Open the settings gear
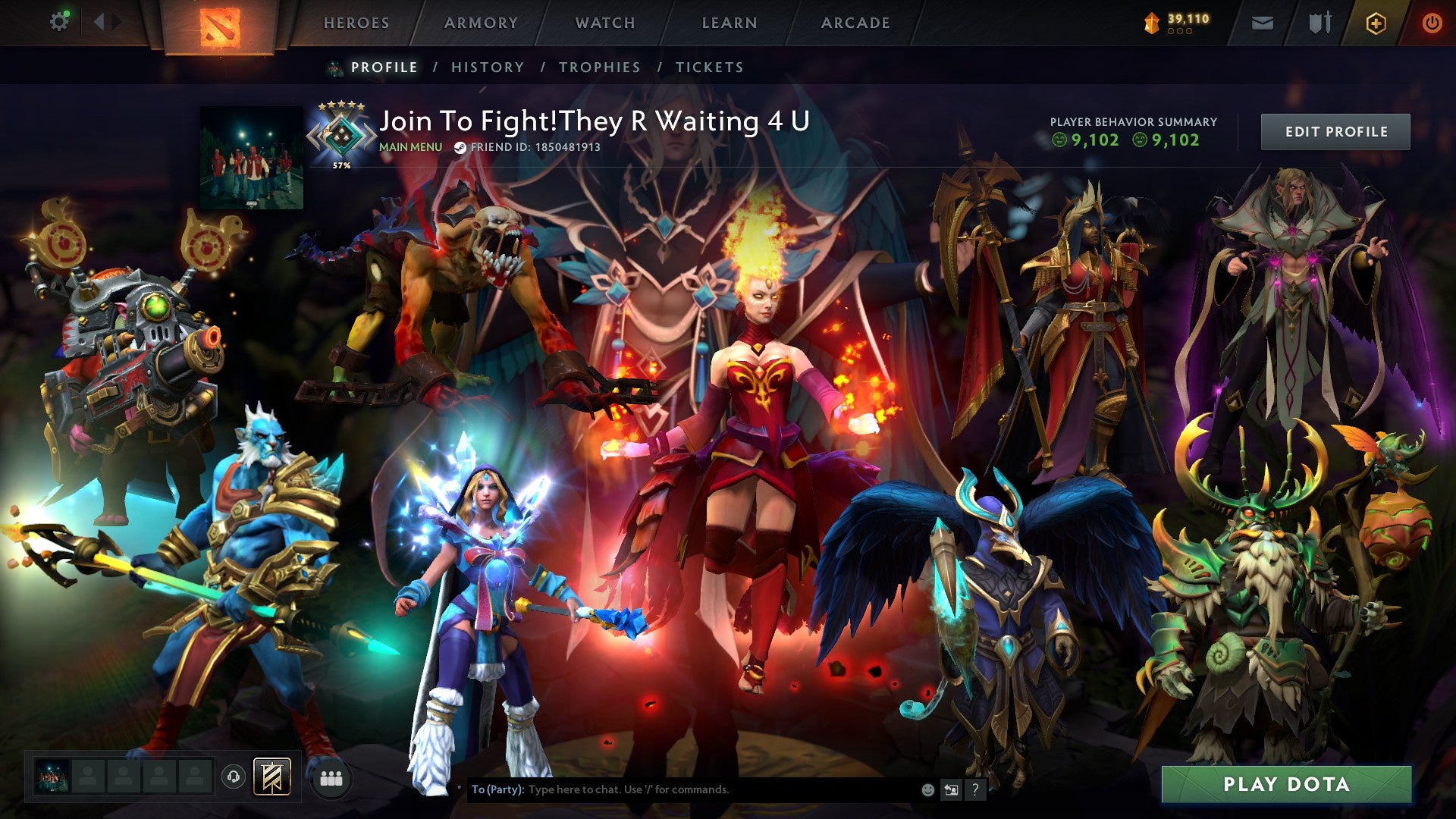 pos(60,22)
